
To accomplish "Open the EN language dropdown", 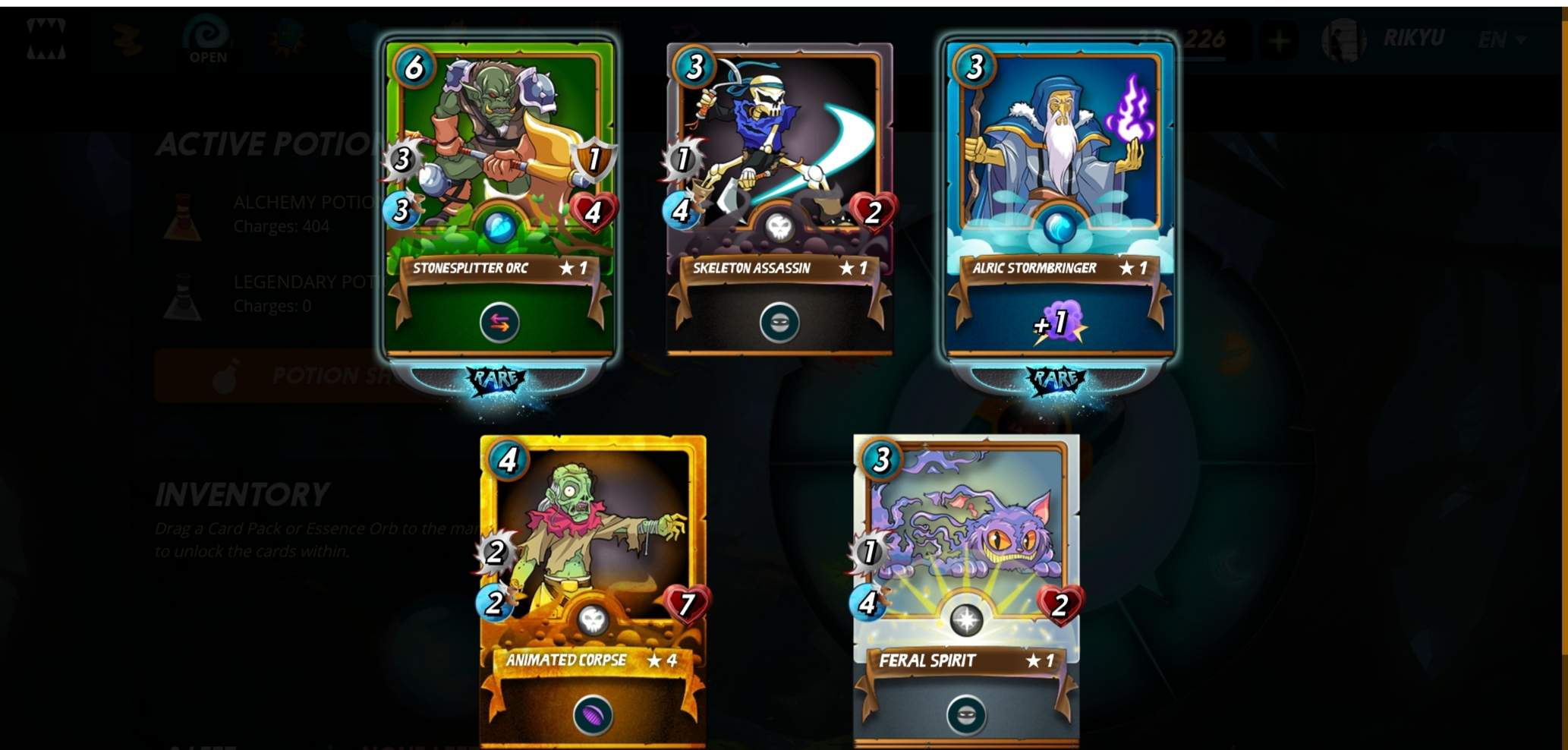I will click(1501, 39).
